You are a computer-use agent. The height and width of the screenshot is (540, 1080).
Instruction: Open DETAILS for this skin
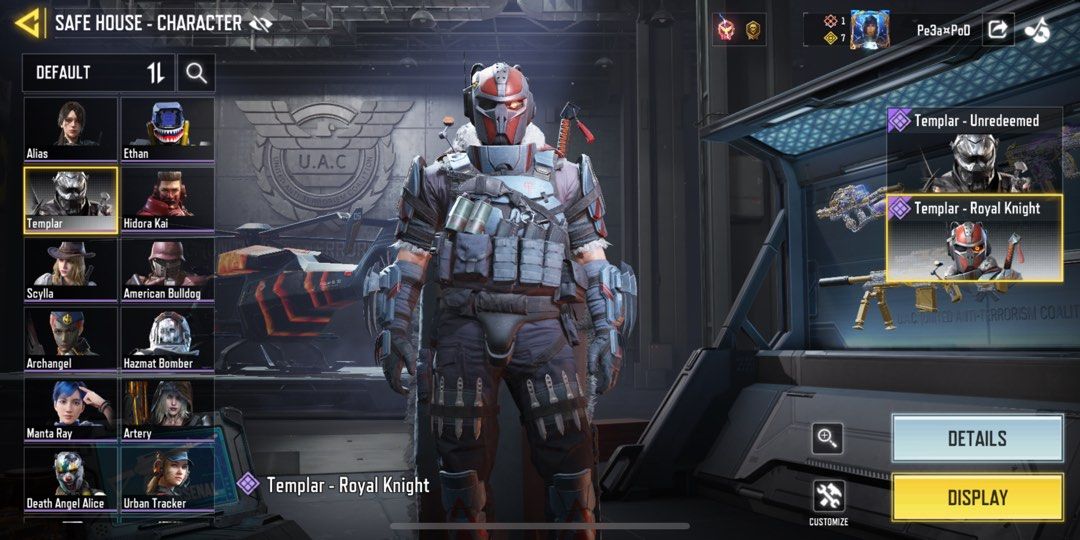(x=977, y=438)
